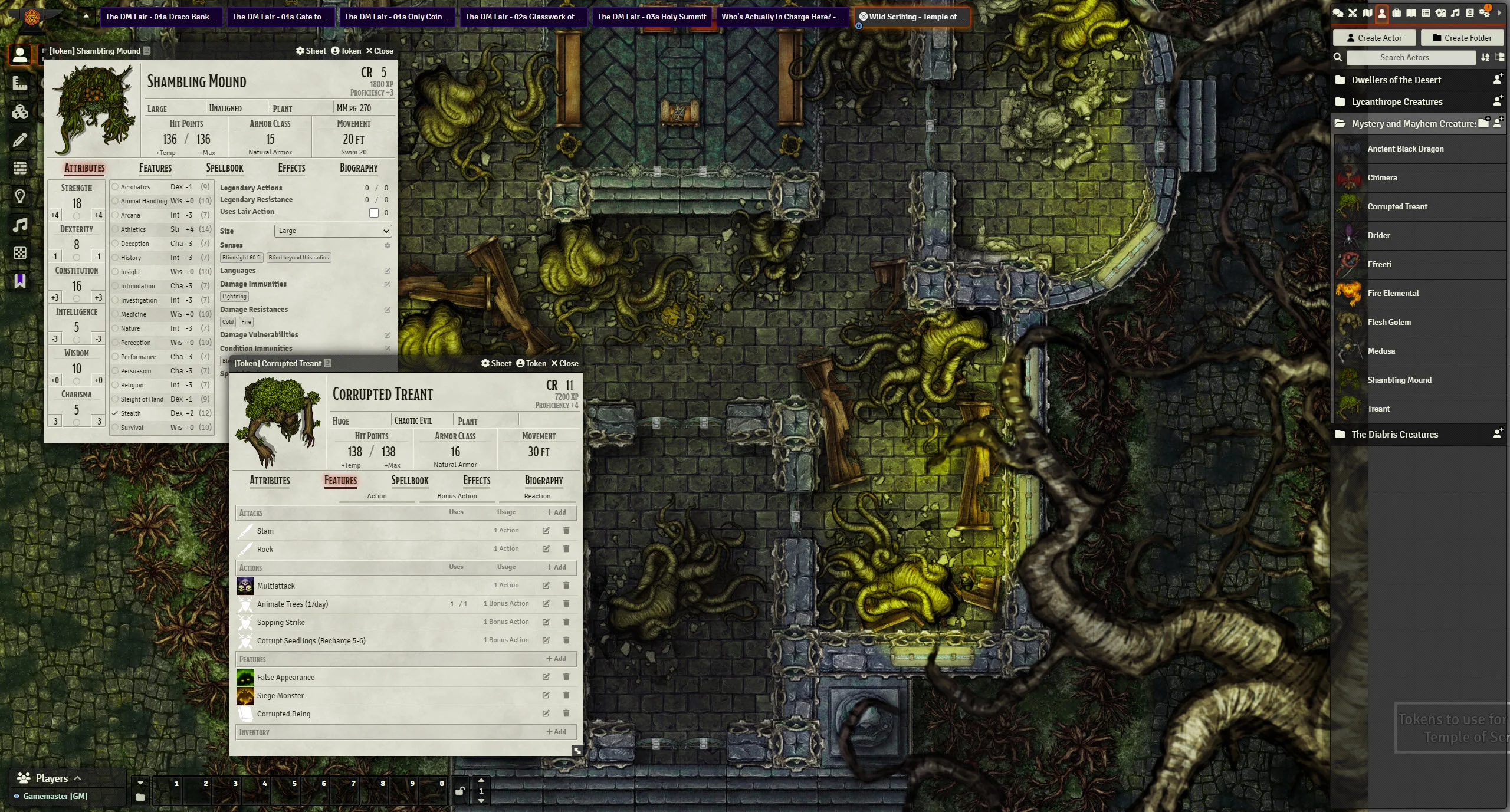Screen dimensions: 1510x812
Task: Open the Medusa actor entry
Action: [x=1381, y=351]
